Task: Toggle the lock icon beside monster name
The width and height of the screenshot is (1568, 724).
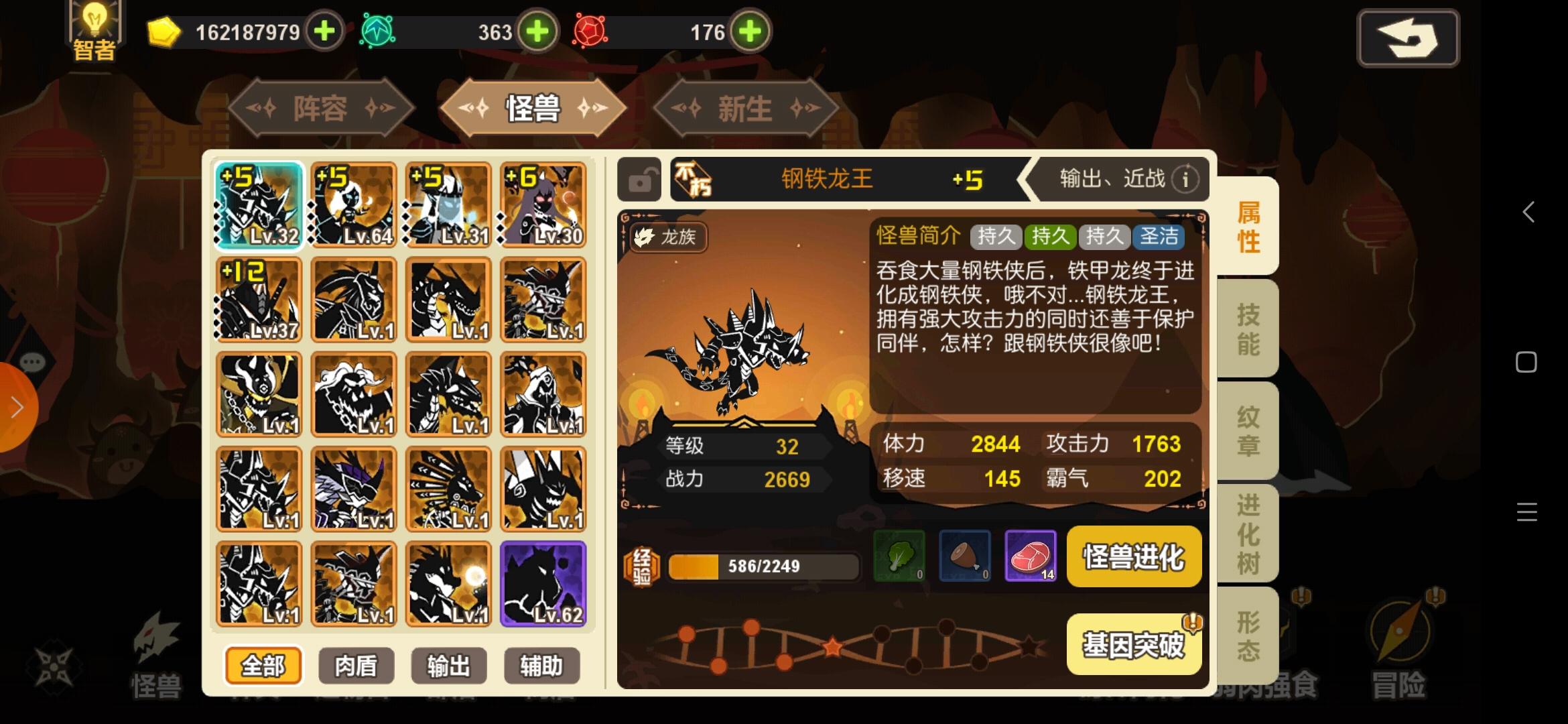Action: point(639,180)
